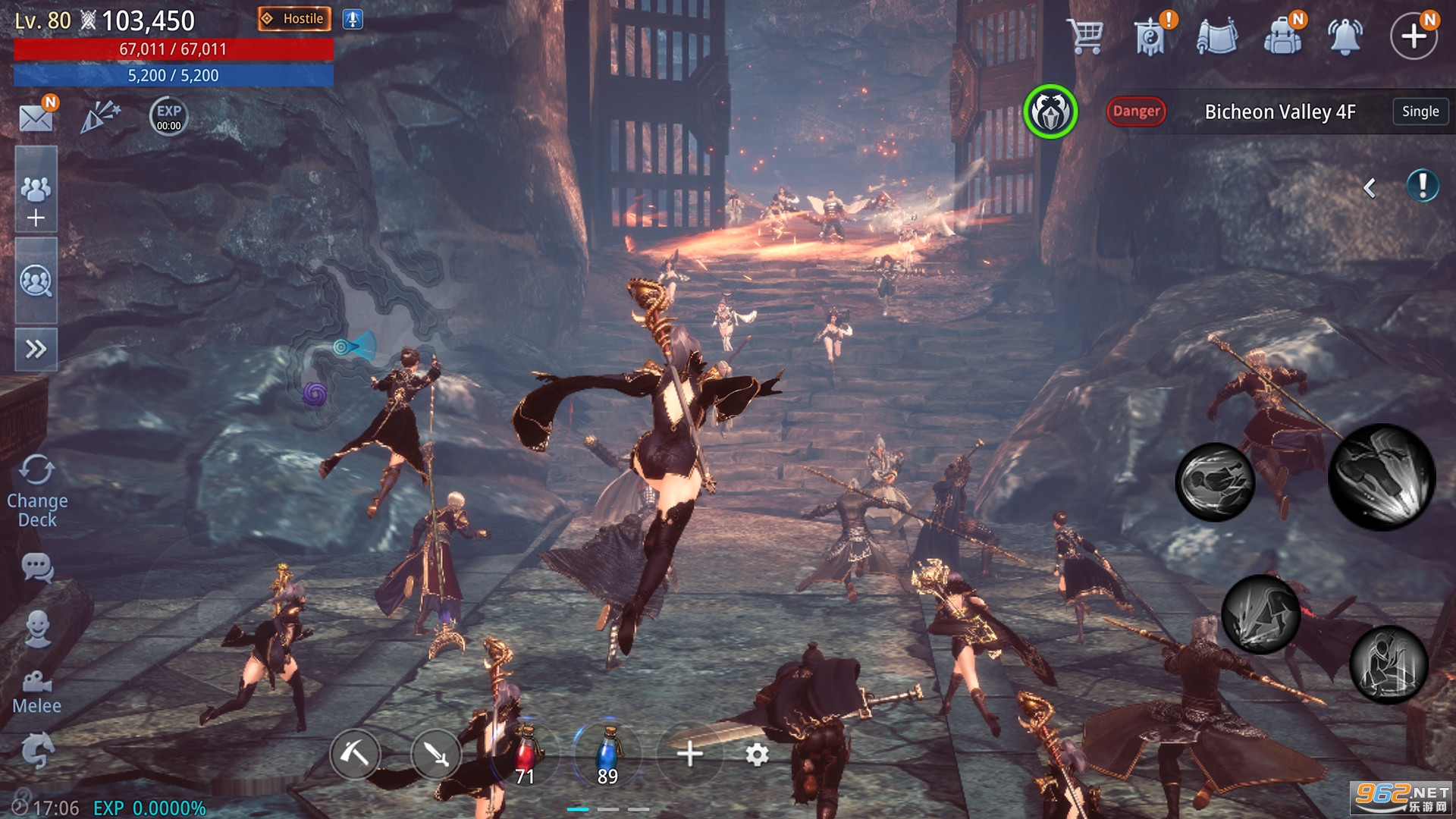Use the red health potion

pyautogui.click(x=525, y=755)
